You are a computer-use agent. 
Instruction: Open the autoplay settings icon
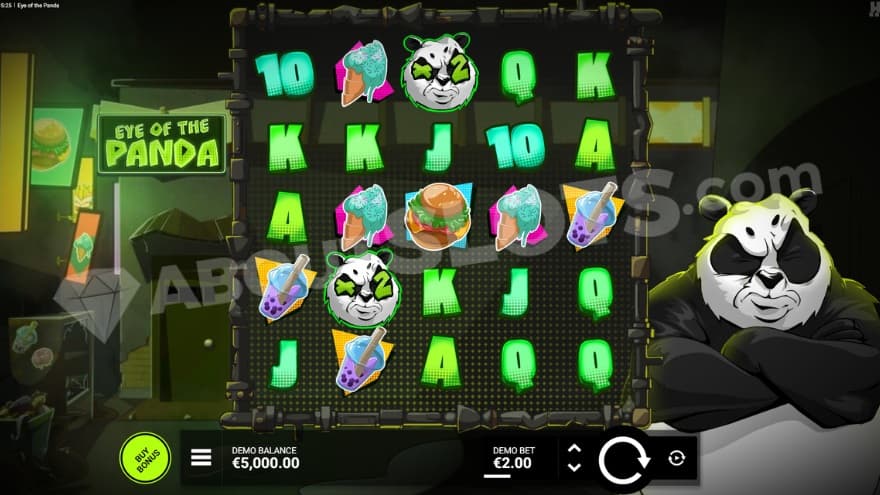click(x=677, y=458)
